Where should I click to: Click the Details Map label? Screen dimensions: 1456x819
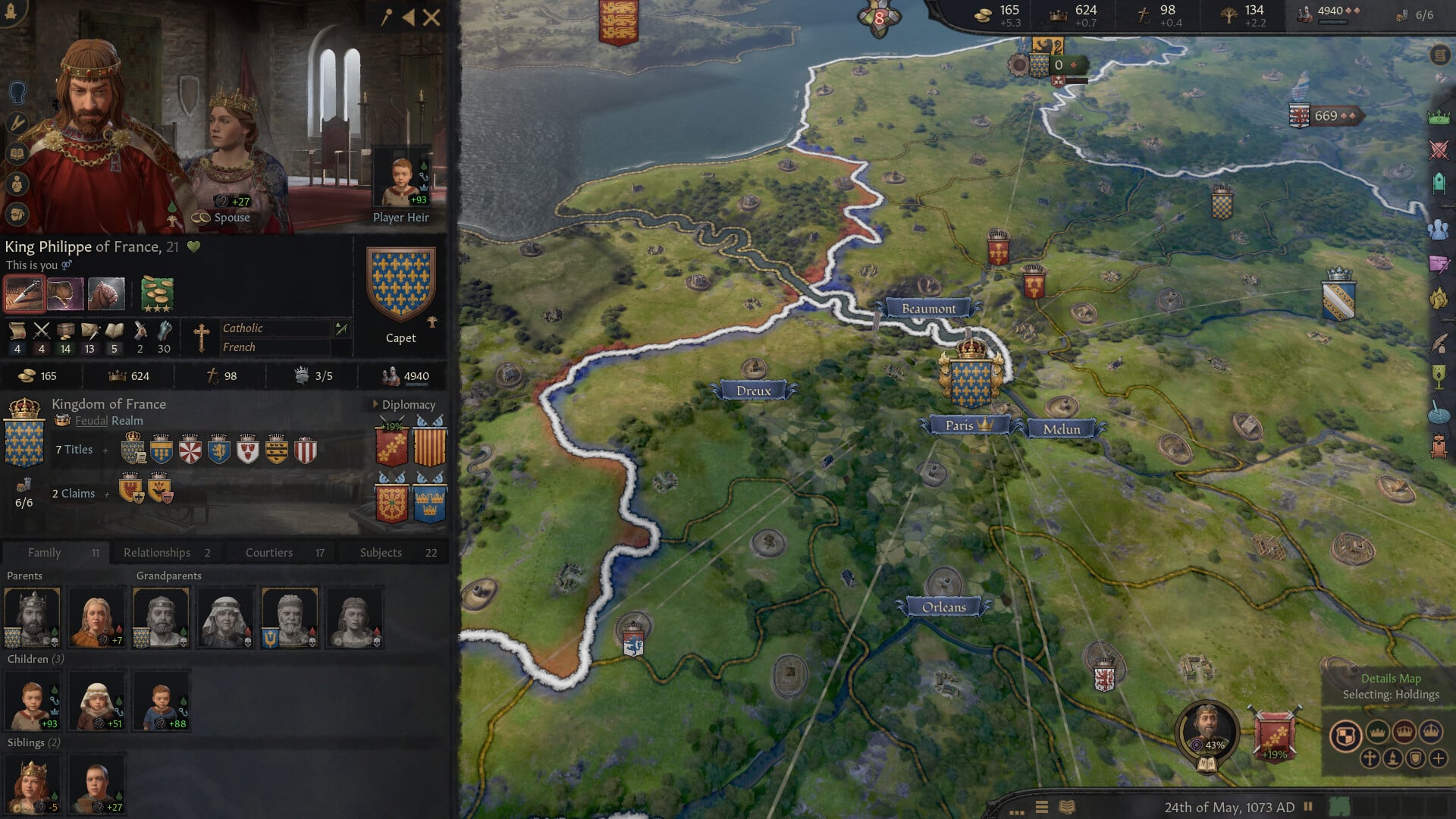click(x=1392, y=679)
